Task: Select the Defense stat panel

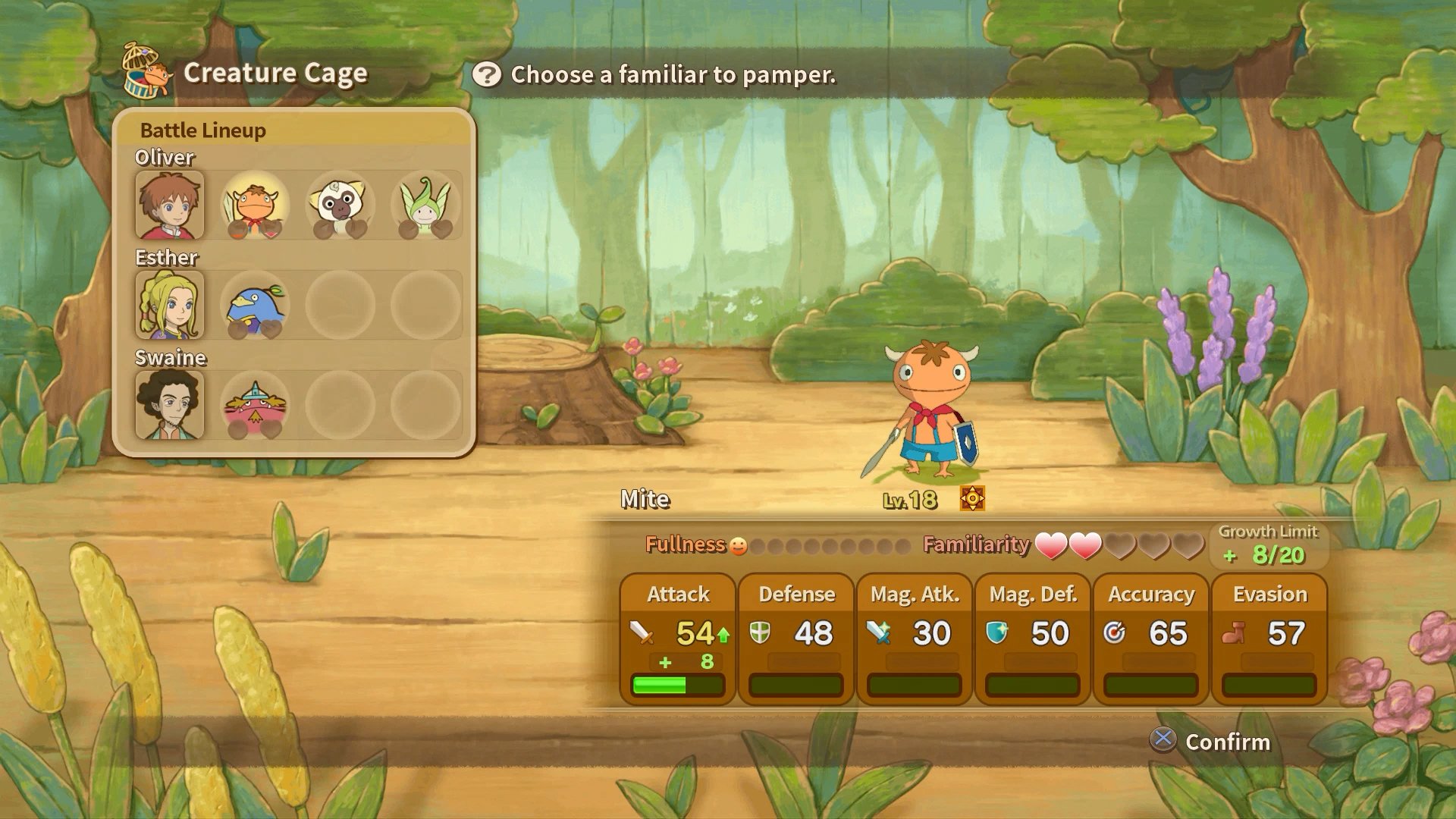Action: 796,639
